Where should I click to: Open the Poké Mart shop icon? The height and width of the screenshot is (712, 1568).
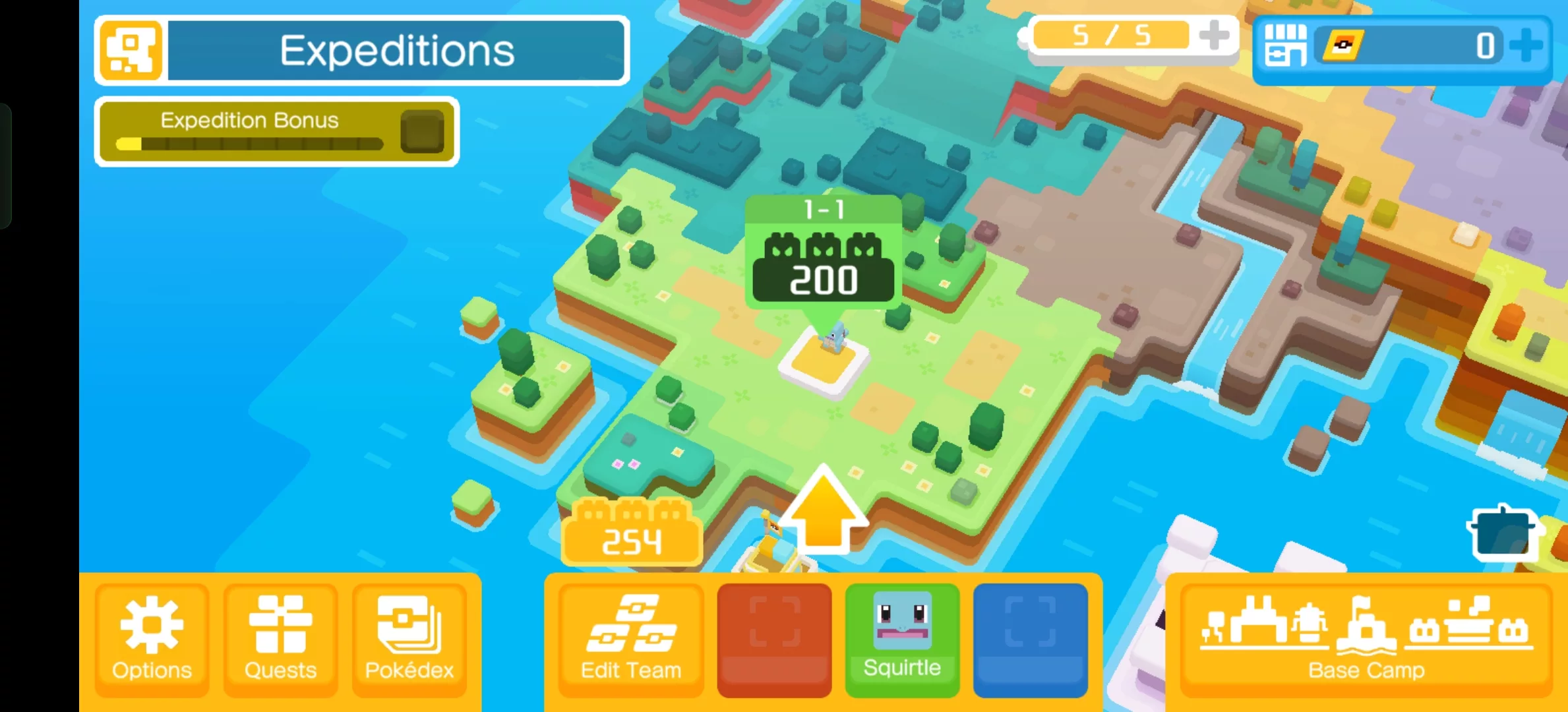tap(1284, 45)
